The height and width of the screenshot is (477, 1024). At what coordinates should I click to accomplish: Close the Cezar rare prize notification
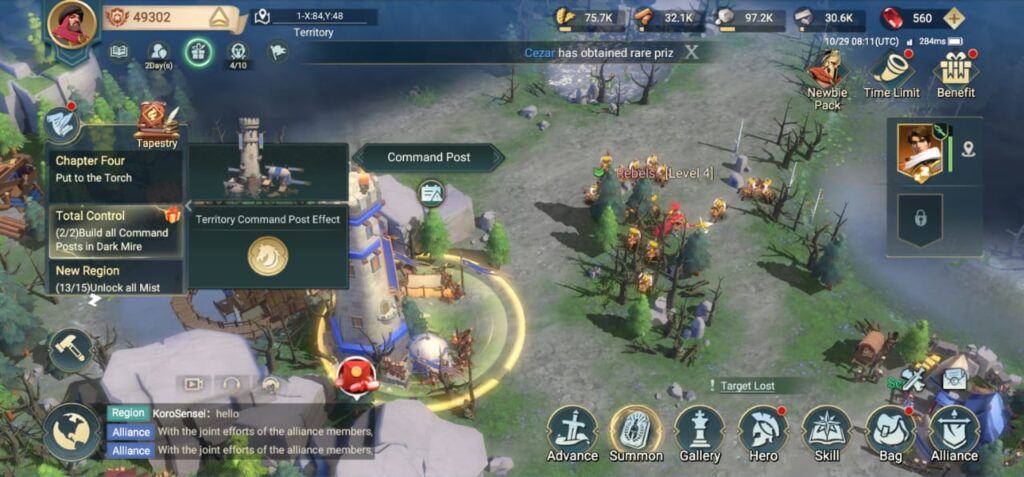pos(691,53)
